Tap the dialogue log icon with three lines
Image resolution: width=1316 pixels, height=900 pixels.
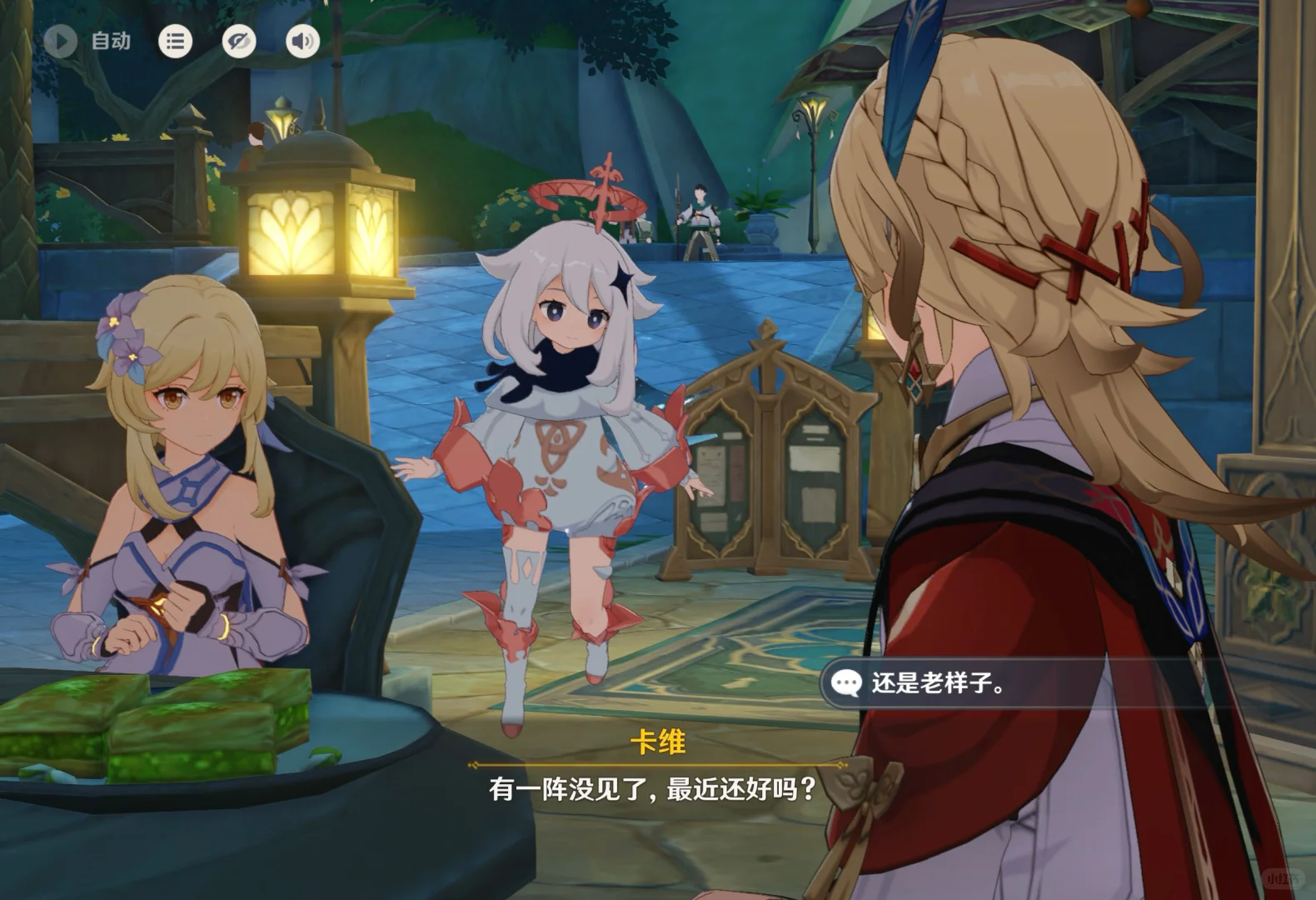click(174, 40)
